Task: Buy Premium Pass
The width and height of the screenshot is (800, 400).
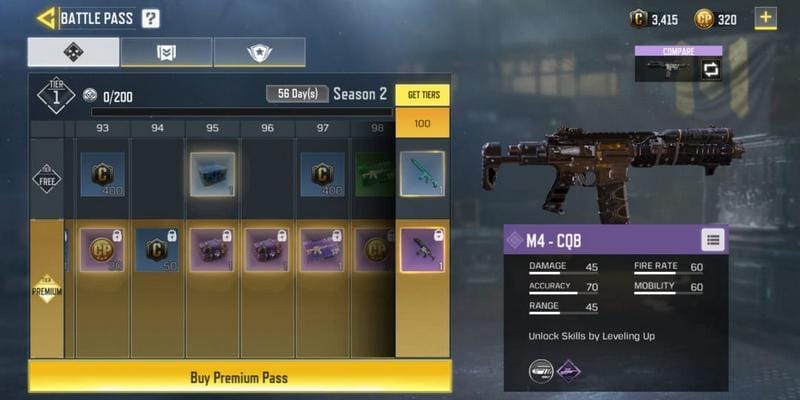Action: point(239,377)
